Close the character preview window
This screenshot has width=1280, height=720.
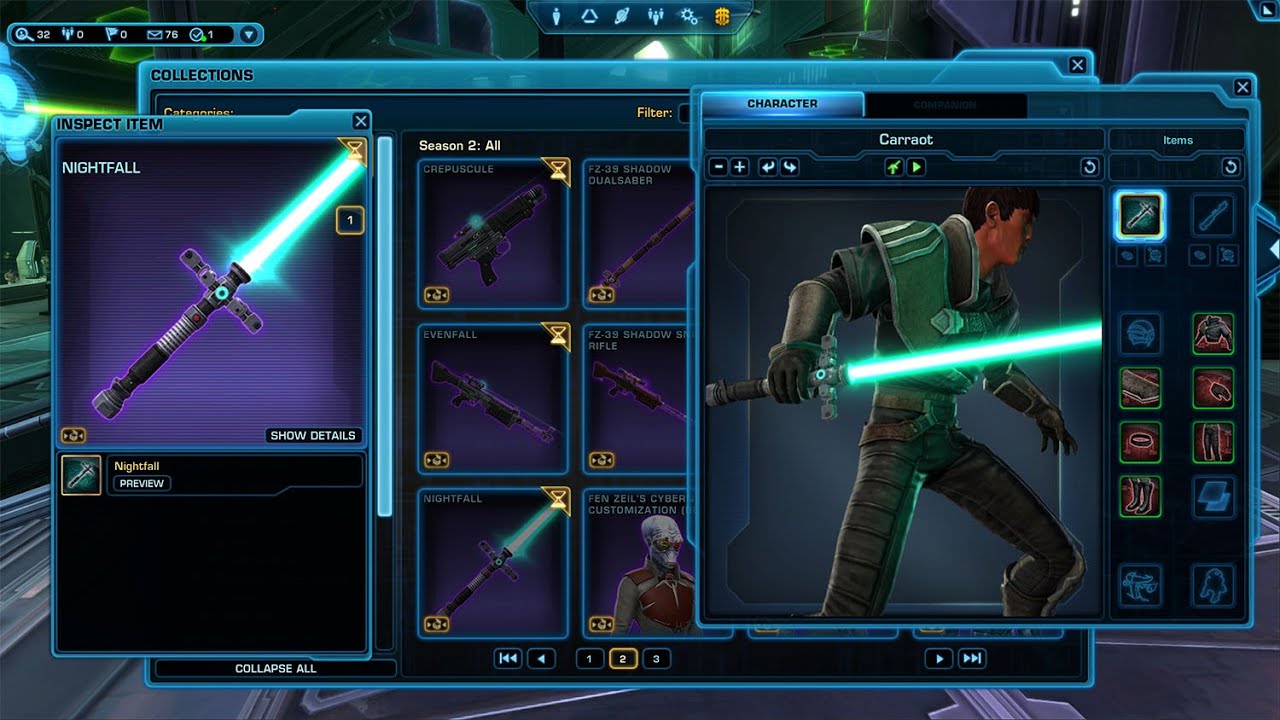[1242, 88]
